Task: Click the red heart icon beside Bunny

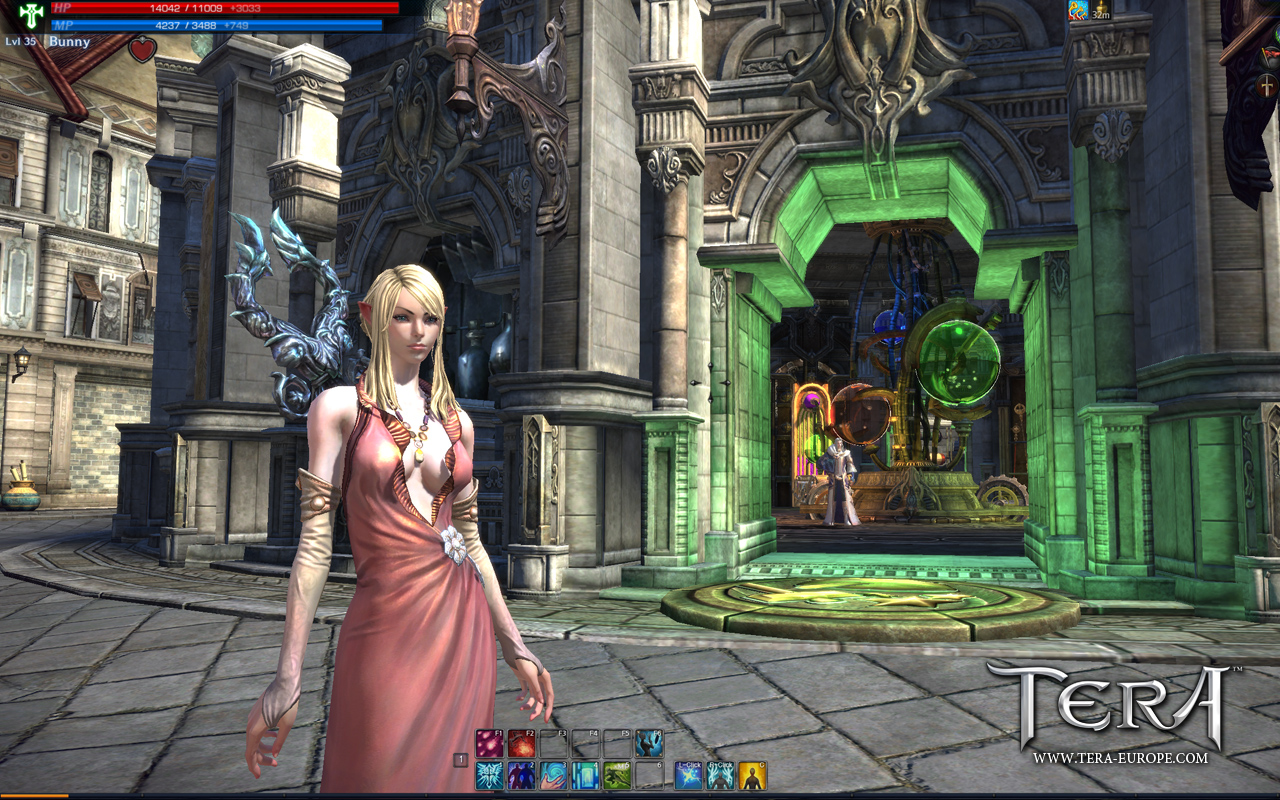Action: point(142,49)
